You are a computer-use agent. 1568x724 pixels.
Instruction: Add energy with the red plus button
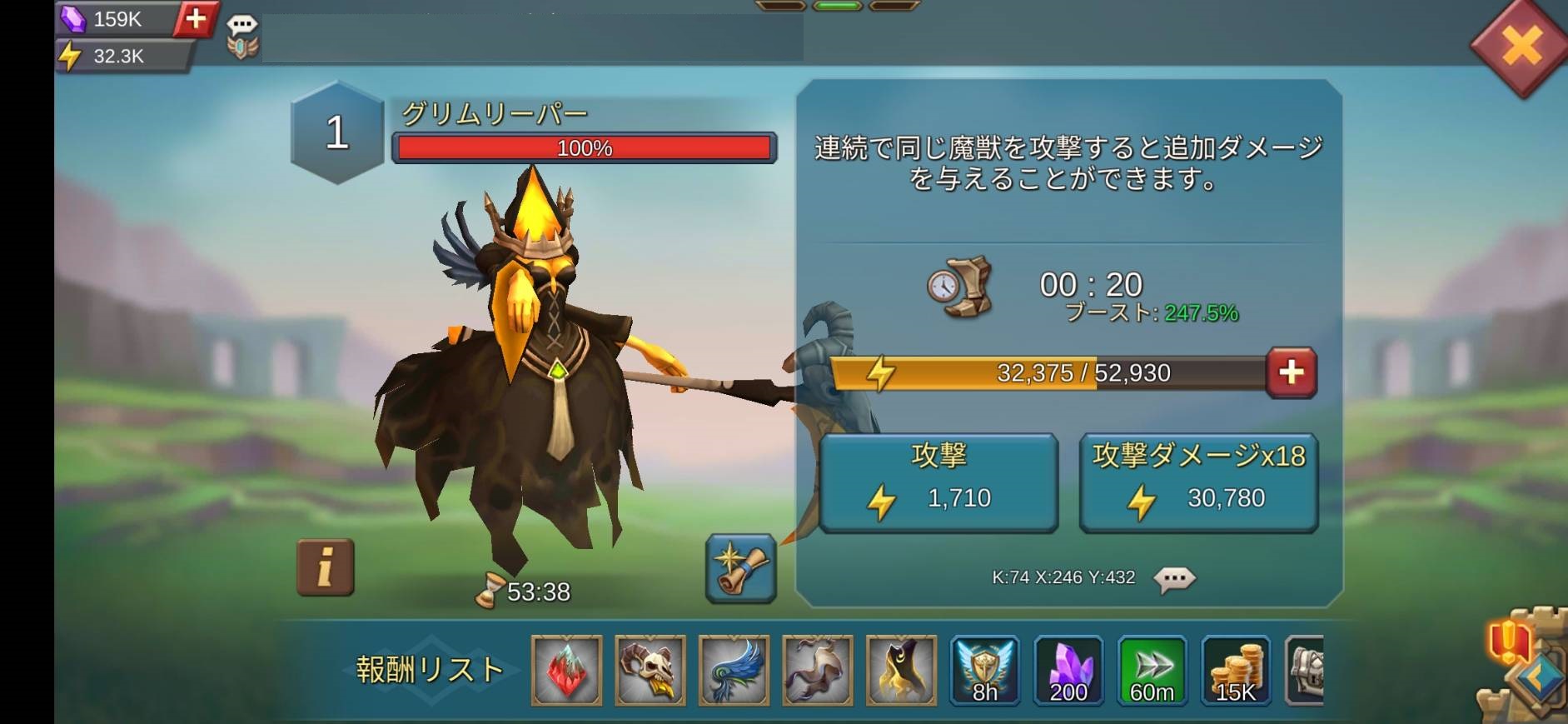pyautogui.click(x=1290, y=372)
